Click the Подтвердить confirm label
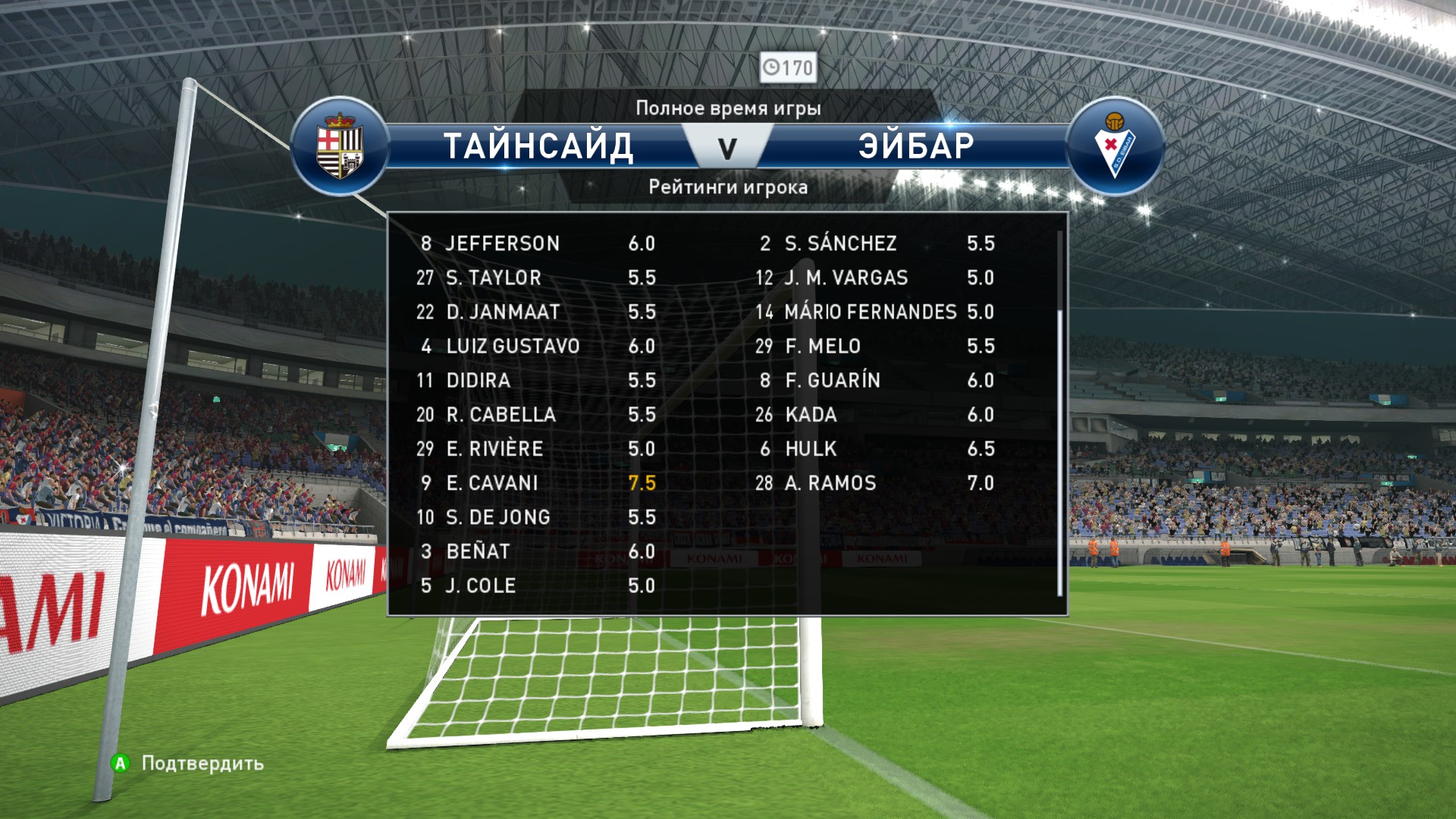The width and height of the screenshot is (1456, 819). pyautogui.click(x=202, y=763)
